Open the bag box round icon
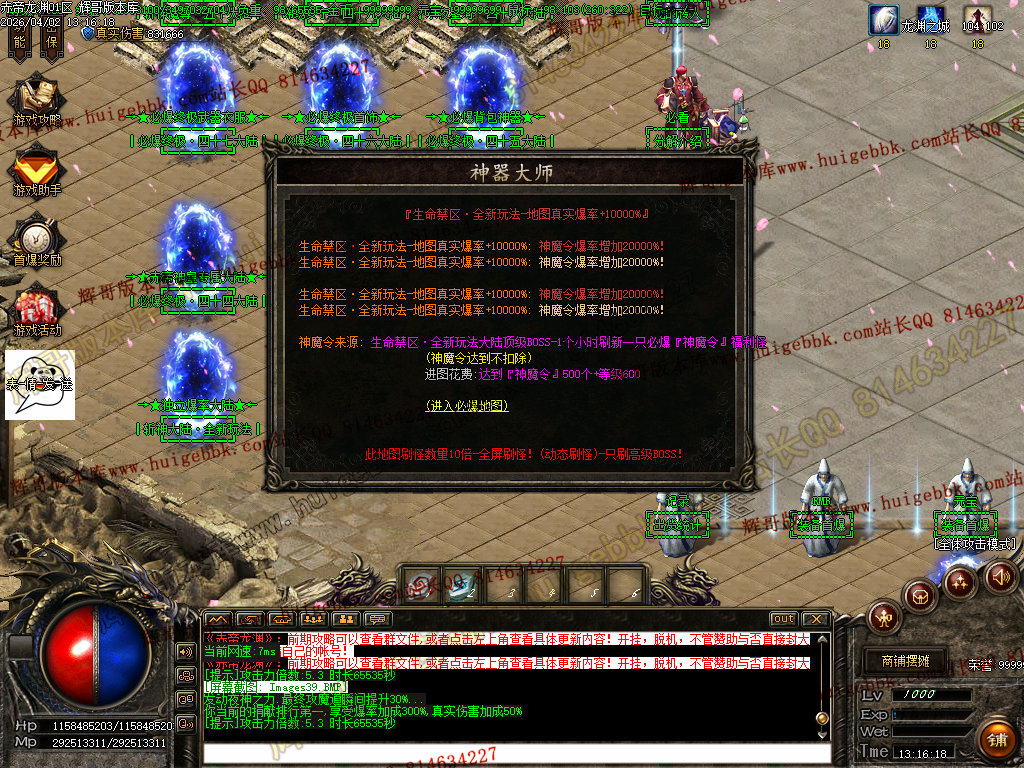The width and height of the screenshot is (1024, 768). click(920, 596)
